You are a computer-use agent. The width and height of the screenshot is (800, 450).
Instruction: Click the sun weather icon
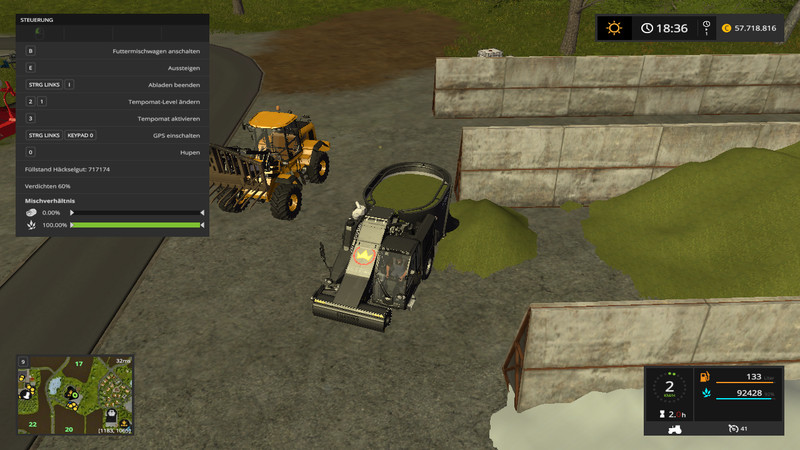pyautogui.click(x=614, y=28)
